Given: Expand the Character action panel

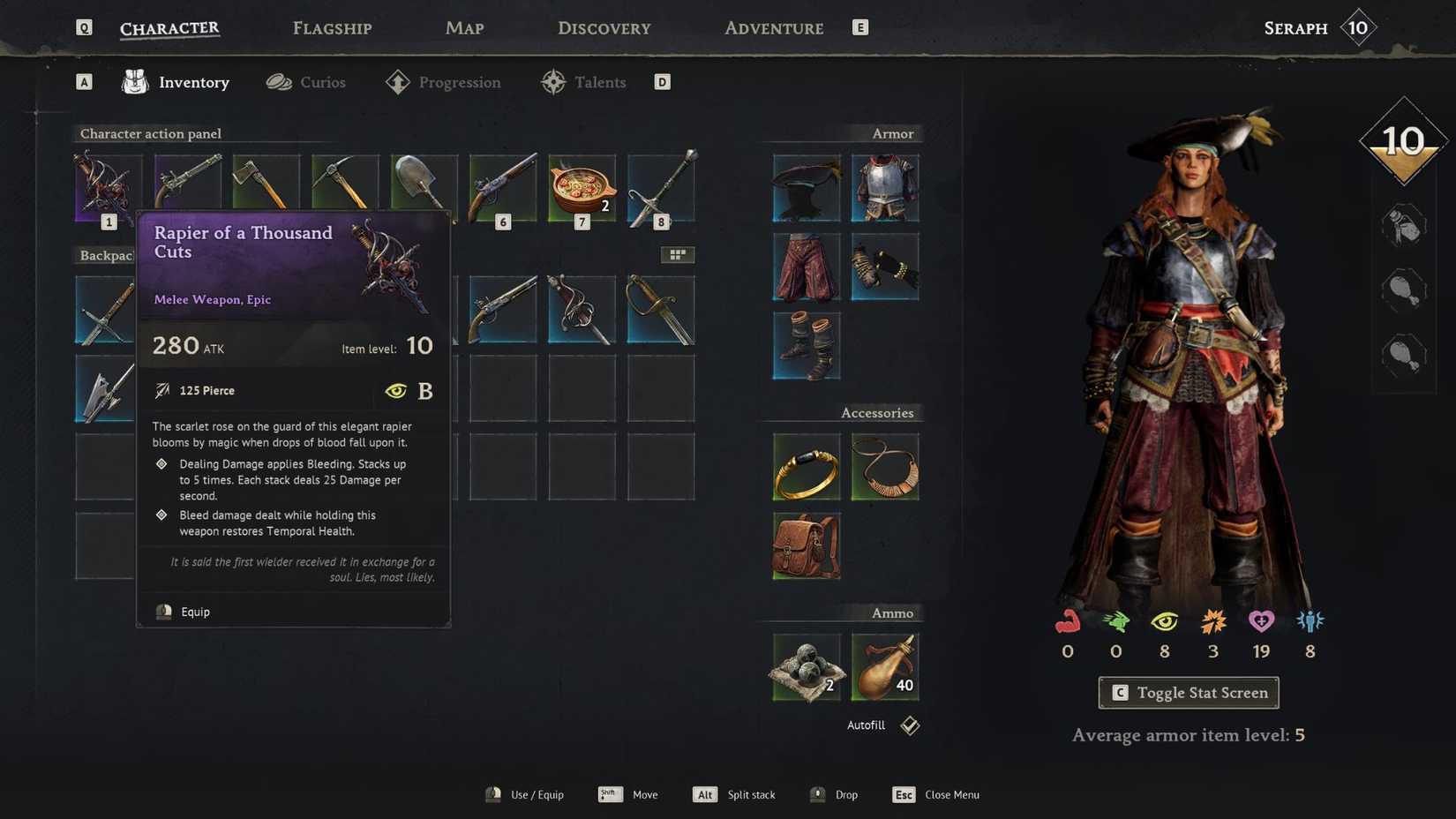Looking at the screenshot, I should [x=150, y=133].
